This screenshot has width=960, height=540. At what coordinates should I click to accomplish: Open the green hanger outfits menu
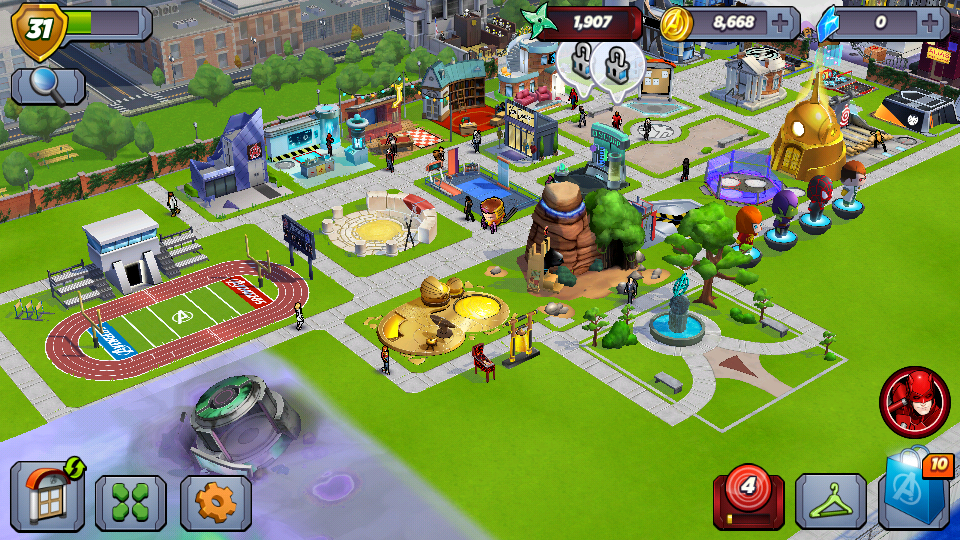click(830, 502)
